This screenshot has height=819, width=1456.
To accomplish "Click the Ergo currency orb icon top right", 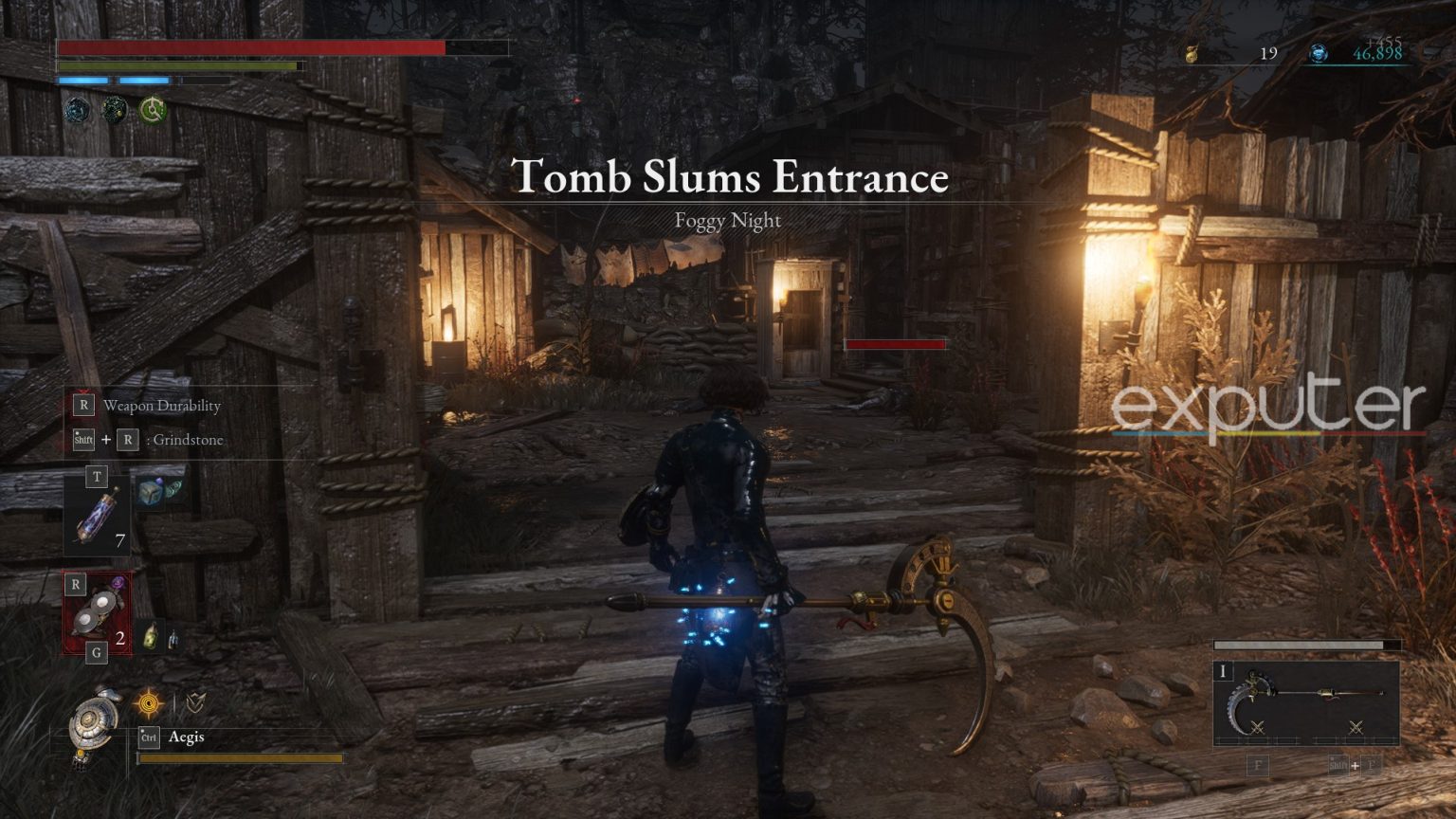I will pyautogui.click(x=1318, y=52).
